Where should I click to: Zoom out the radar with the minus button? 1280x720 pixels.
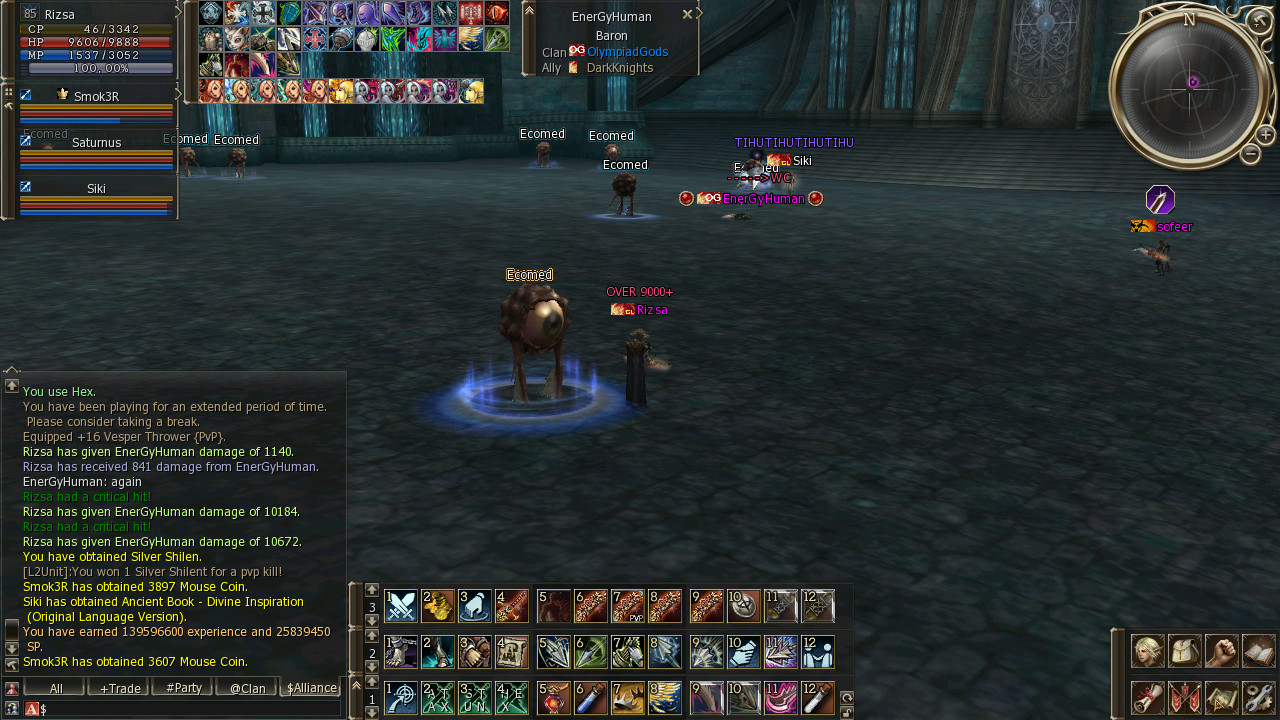[x=1250, y=154]
